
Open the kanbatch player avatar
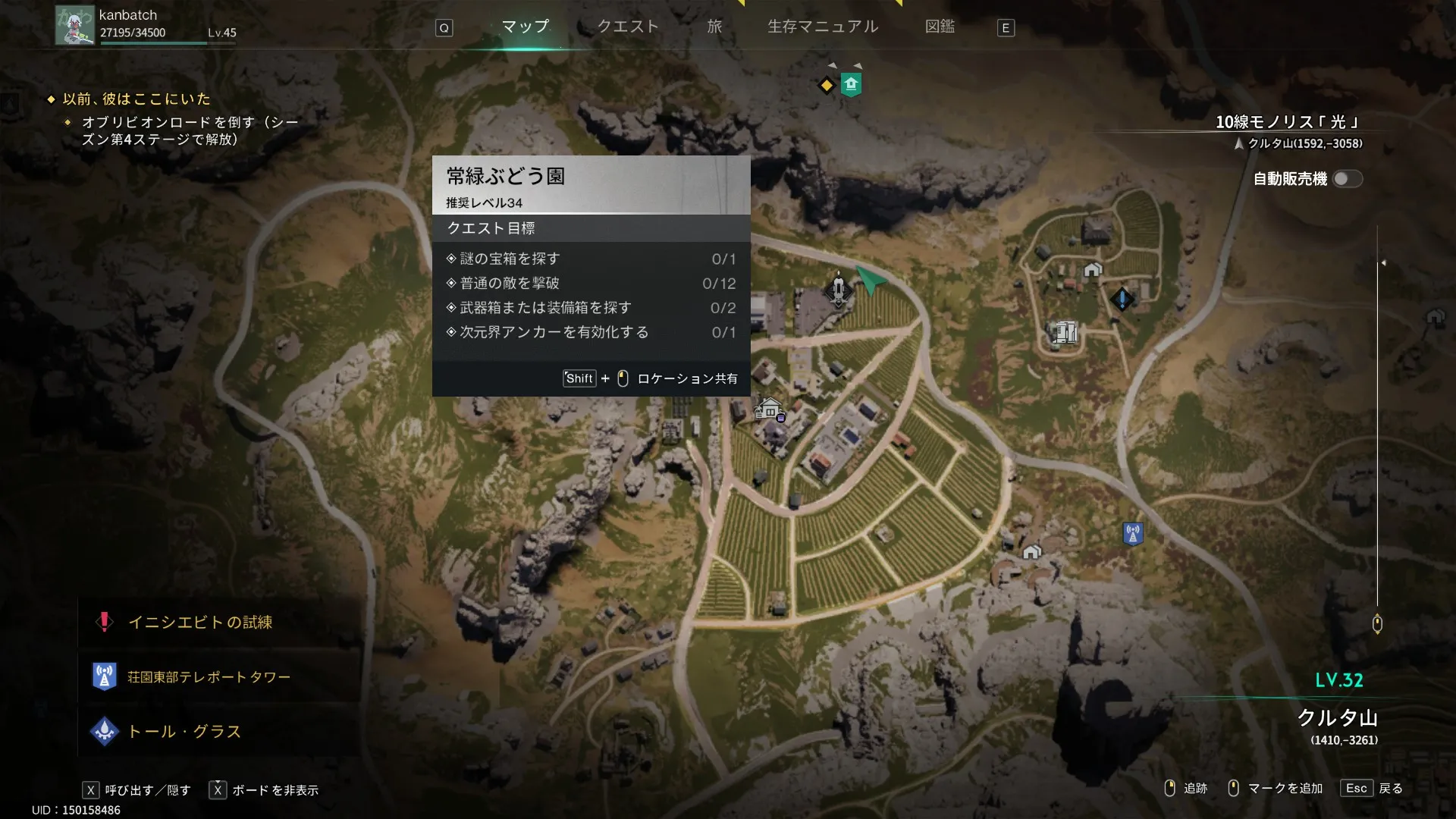click(x=74, y=26)
